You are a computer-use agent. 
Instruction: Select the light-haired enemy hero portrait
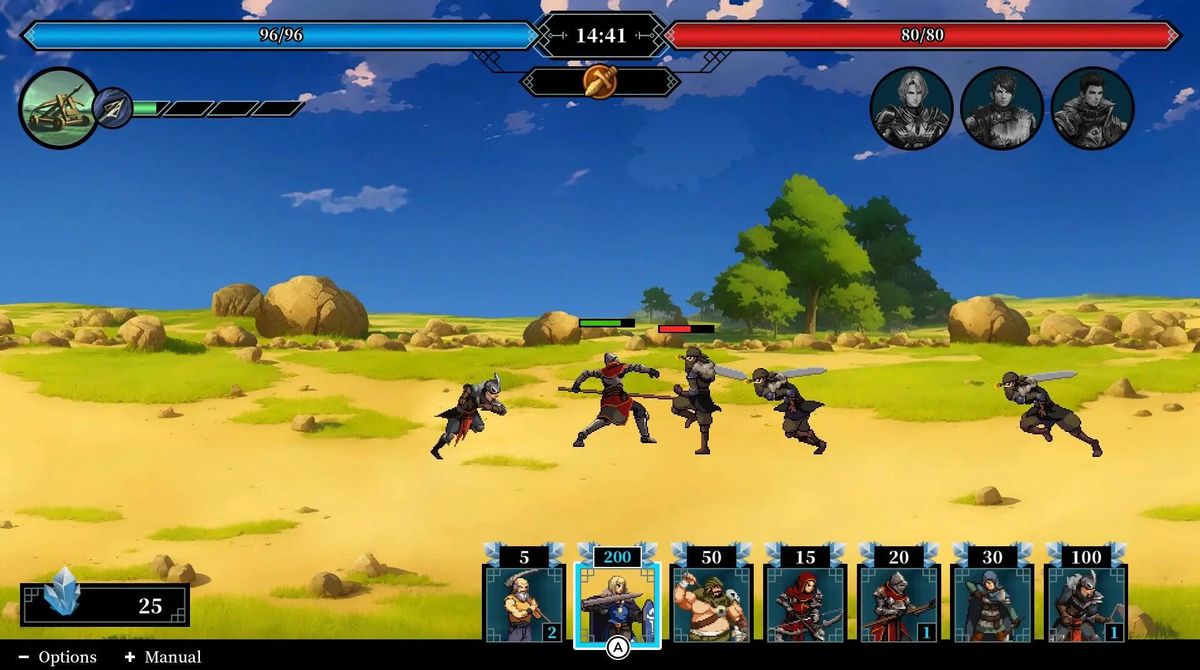911,108
